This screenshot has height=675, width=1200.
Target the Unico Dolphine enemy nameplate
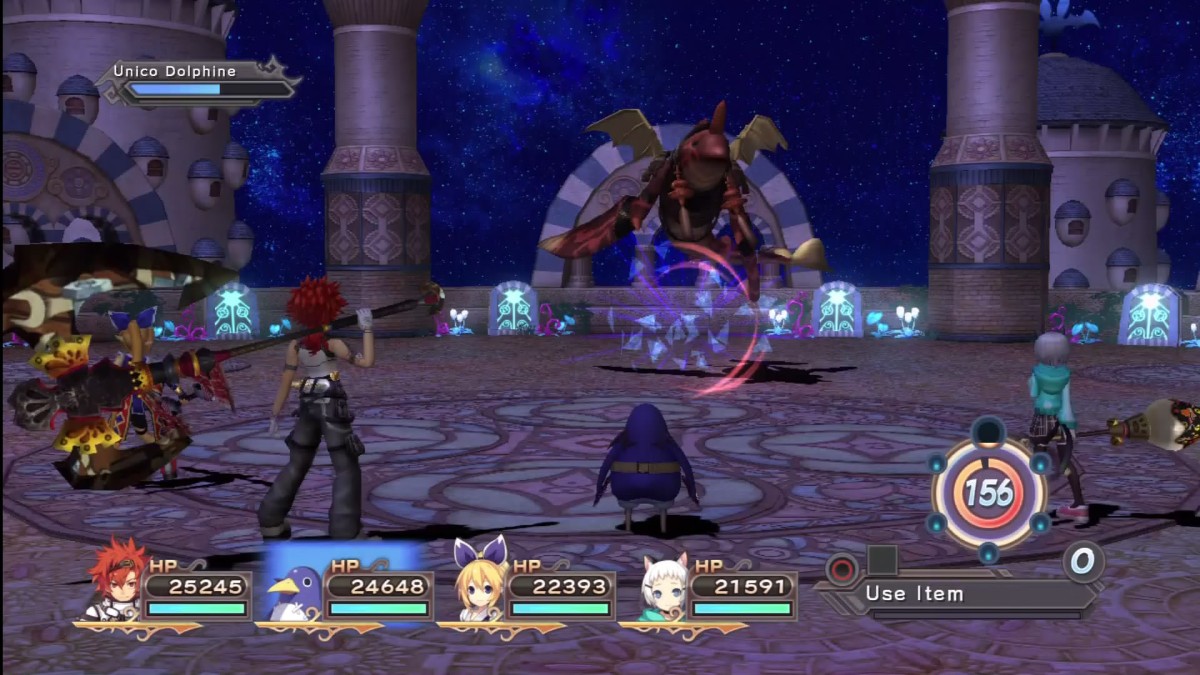[200, 81]
